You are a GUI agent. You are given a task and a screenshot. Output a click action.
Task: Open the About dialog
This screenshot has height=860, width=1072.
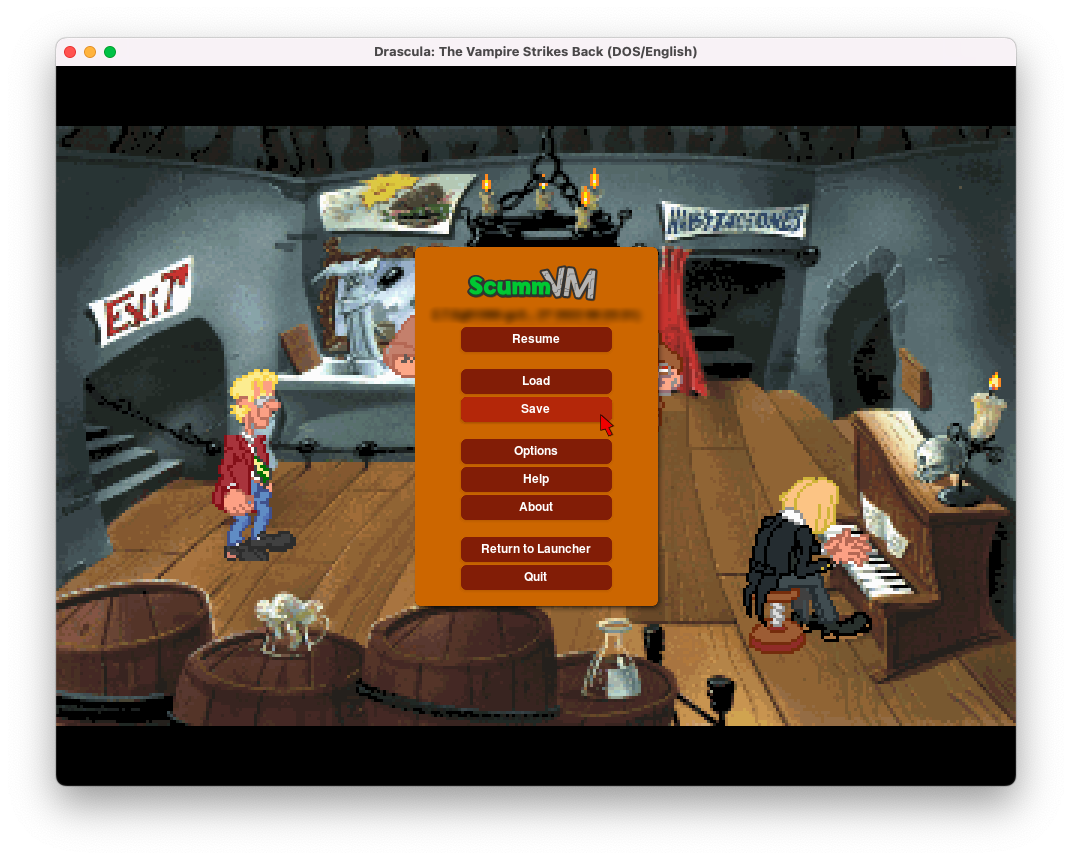click(x=536, y=507)
